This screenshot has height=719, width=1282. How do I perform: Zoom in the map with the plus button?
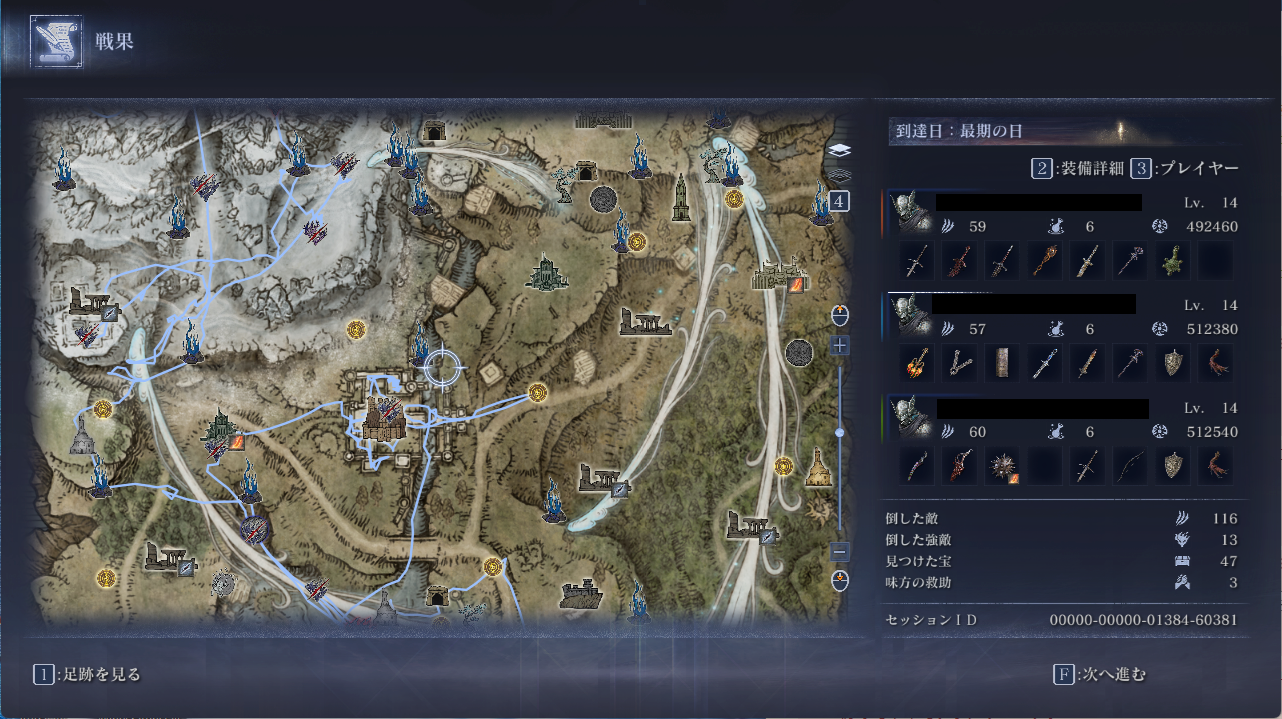point(840,346)
